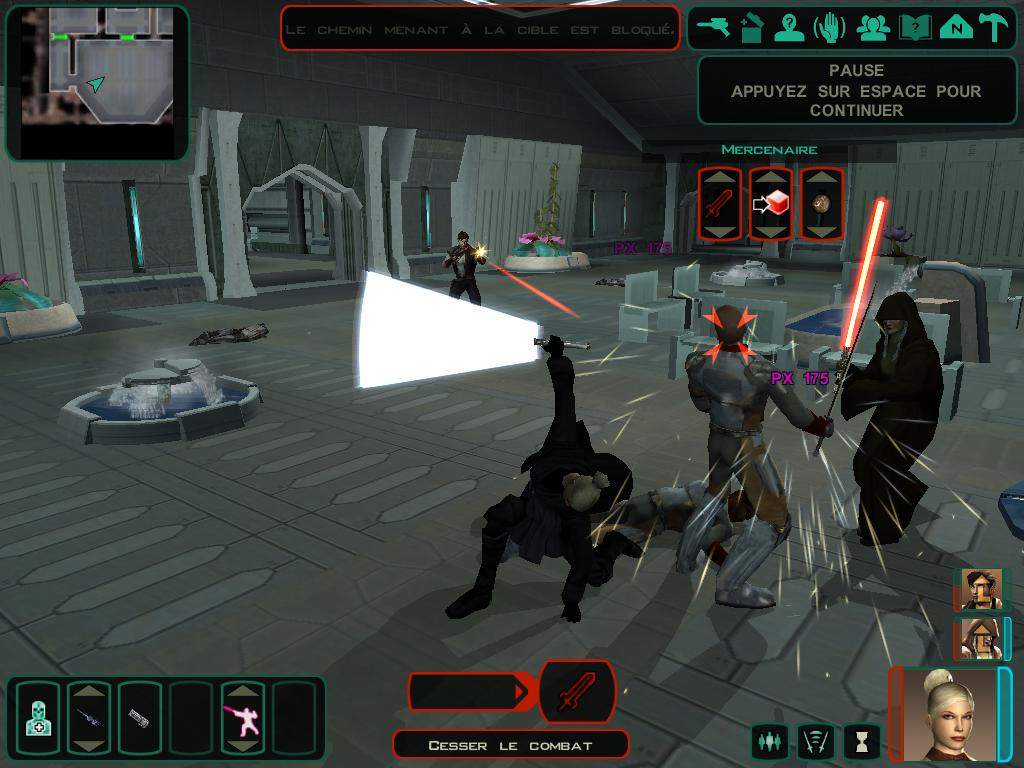Image resolution: width=1024 pixels, height=768 pixels.
Task: Toggle the hourglass pause button
Action: [x=860, y=741]
